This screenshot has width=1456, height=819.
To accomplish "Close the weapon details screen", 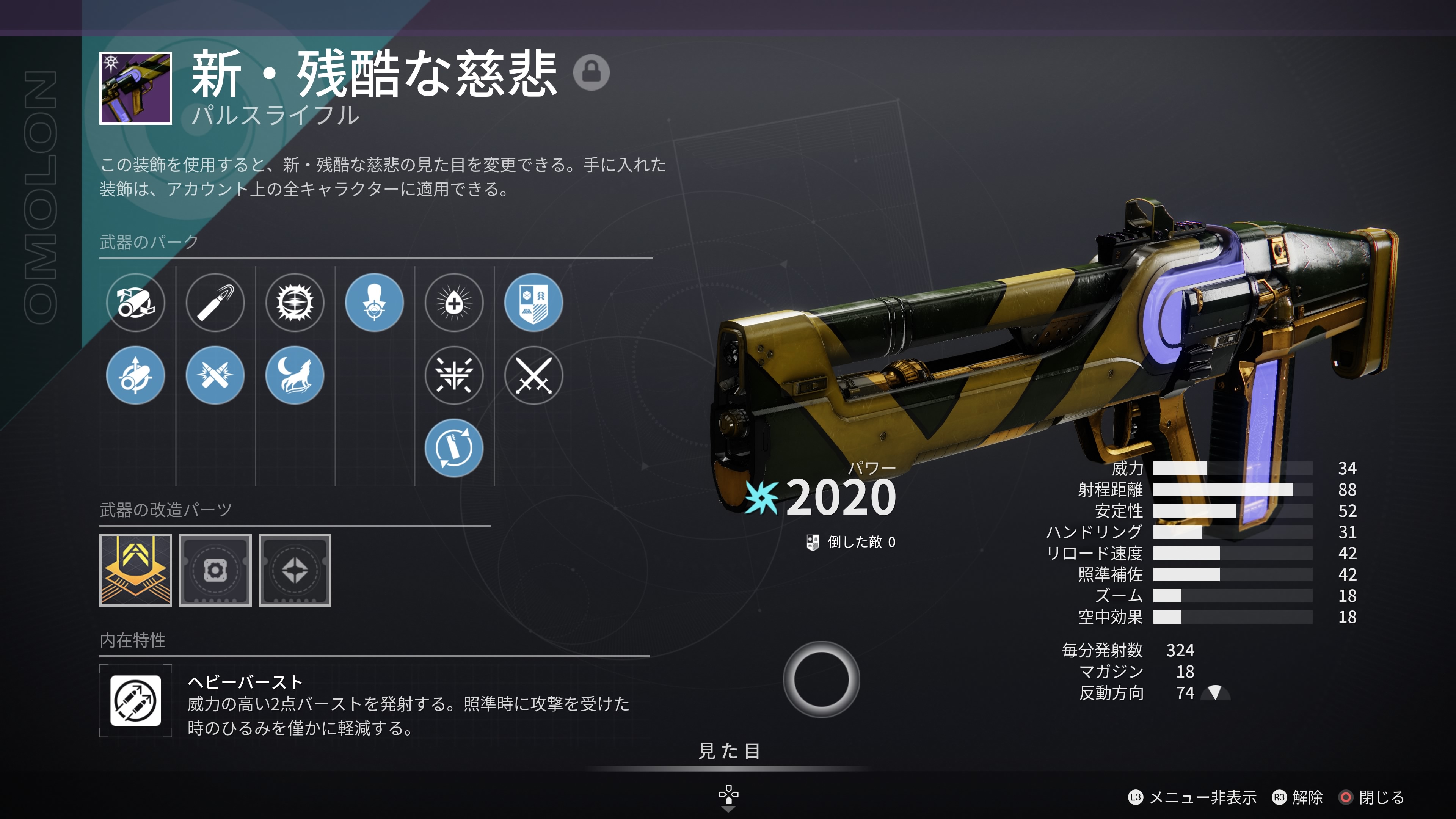I will (x=1372, y=797).
